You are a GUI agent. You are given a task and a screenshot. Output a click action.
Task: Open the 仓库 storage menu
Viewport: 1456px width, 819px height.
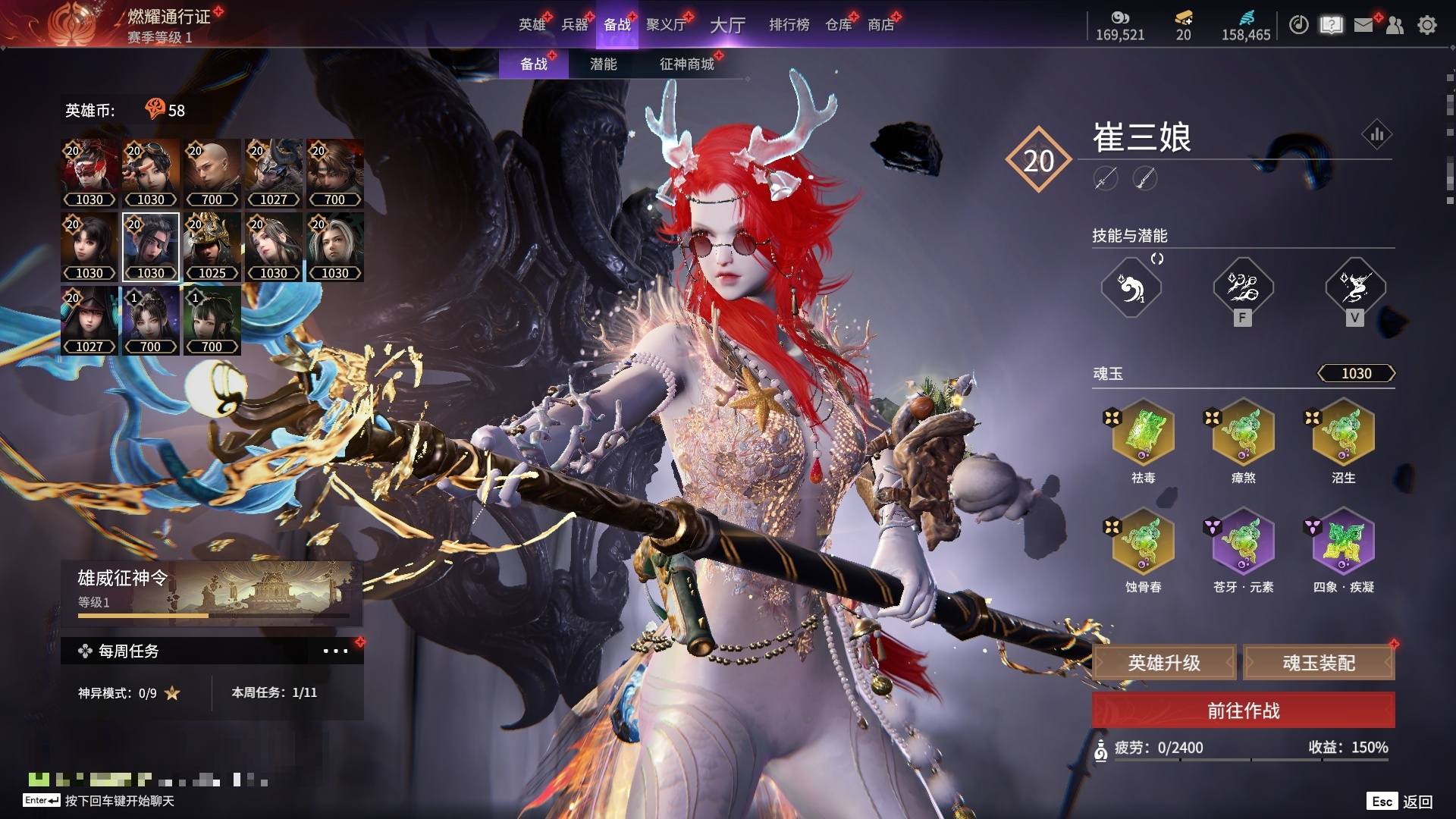pyautogui.click(x=838, y=25)
